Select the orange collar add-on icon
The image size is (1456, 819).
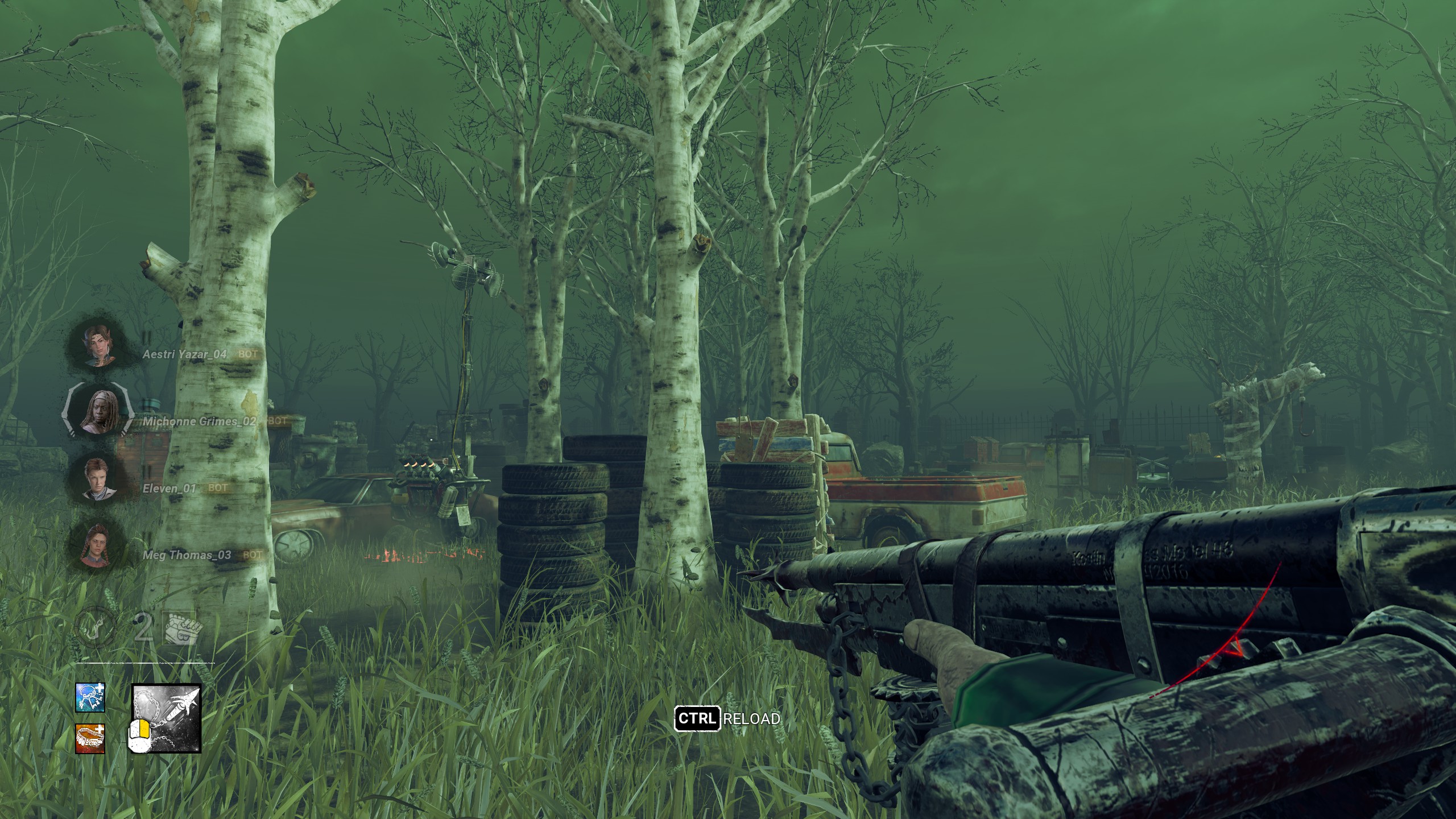[x=90, y=738]
